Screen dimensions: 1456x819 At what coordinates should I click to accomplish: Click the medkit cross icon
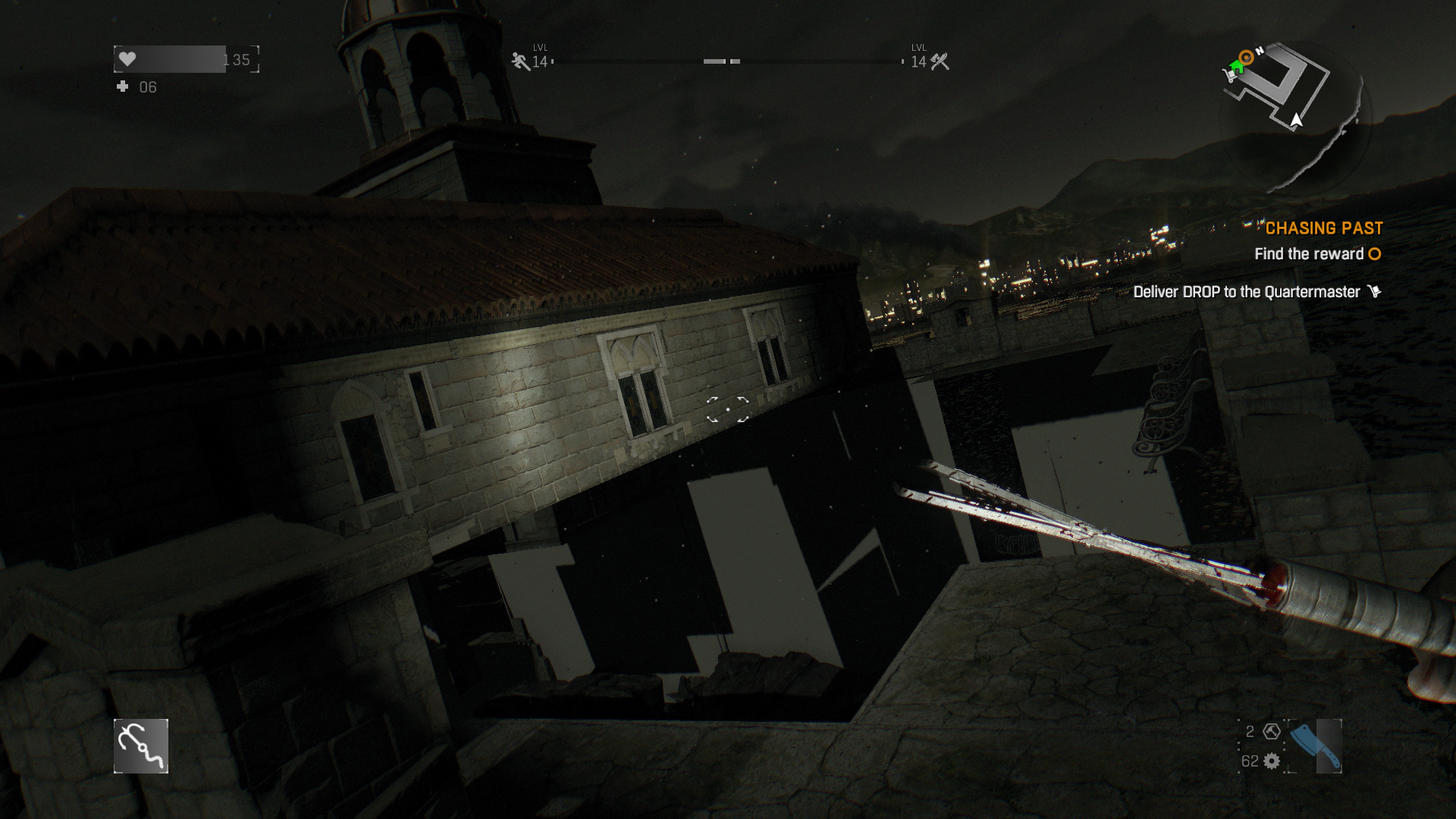pos(123,87)
